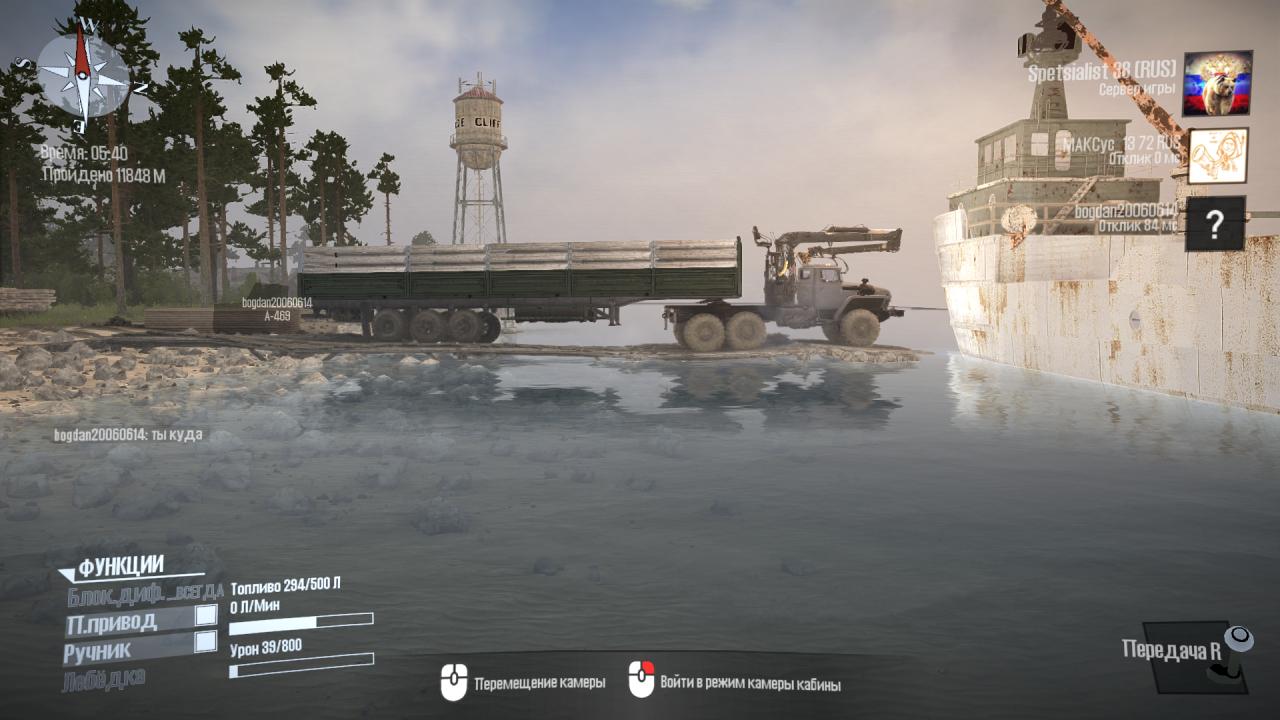Select bogdan20060614's question mark avatar
Viewport: 1280px width, 720px height.
pos(1215,224)
